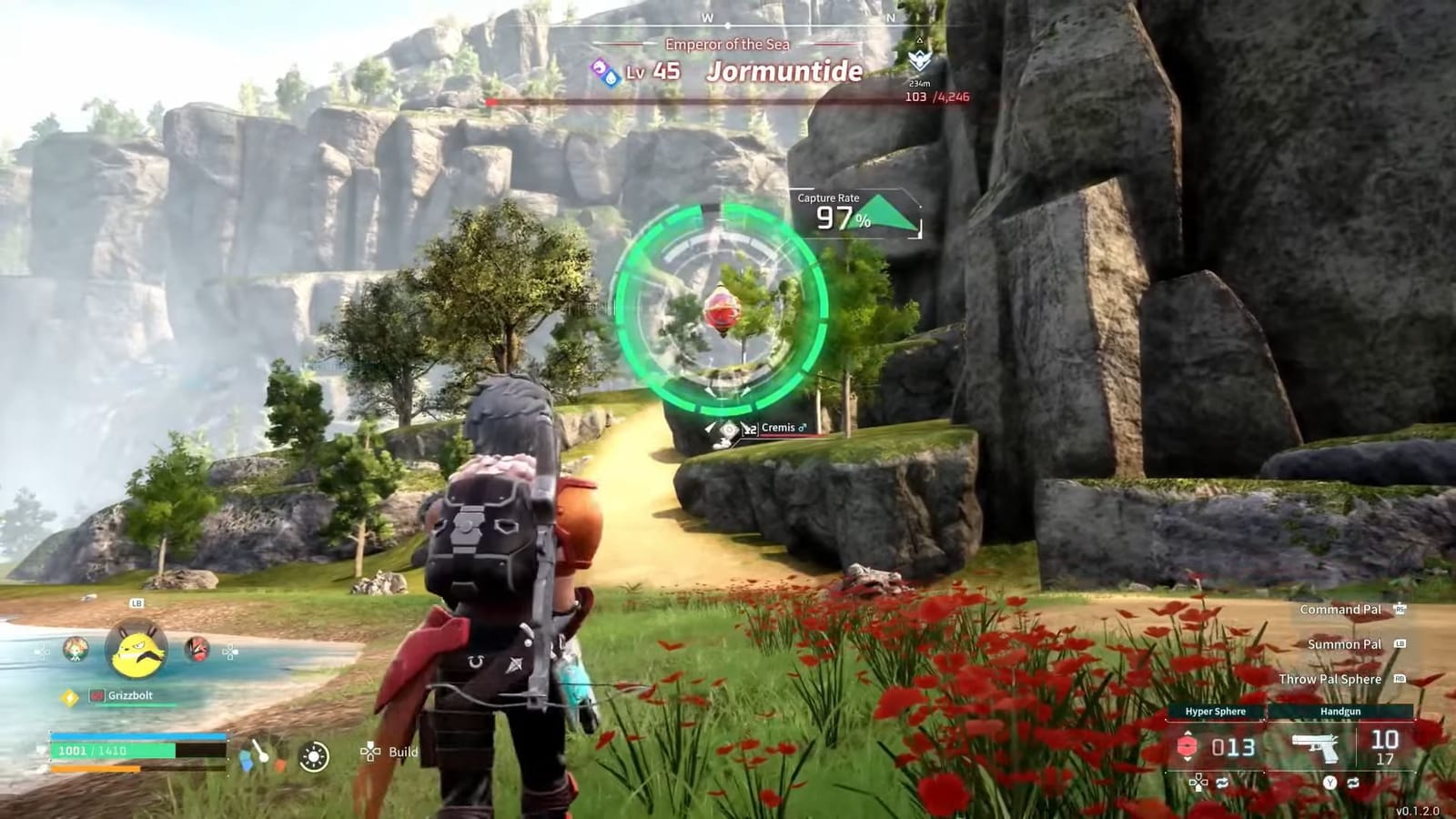Click the sun daytime indicator icon
1456x819 pixels.
(x=313, y=755)
